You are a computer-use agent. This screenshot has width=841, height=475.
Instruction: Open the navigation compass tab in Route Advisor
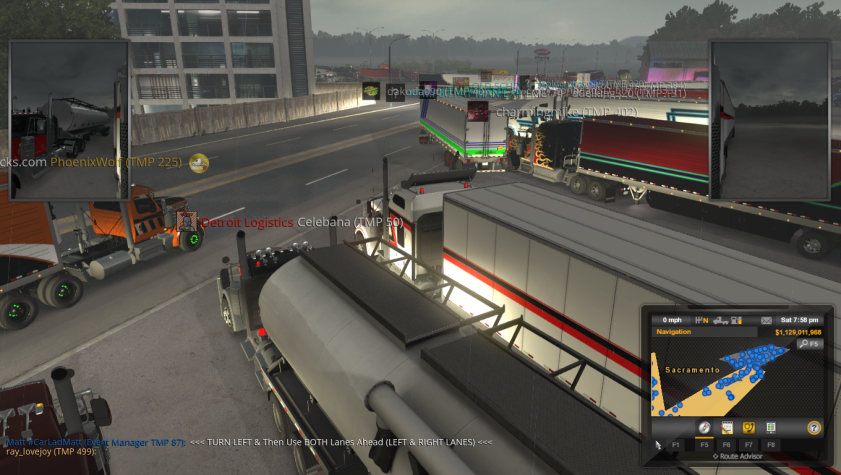(704, 428)
